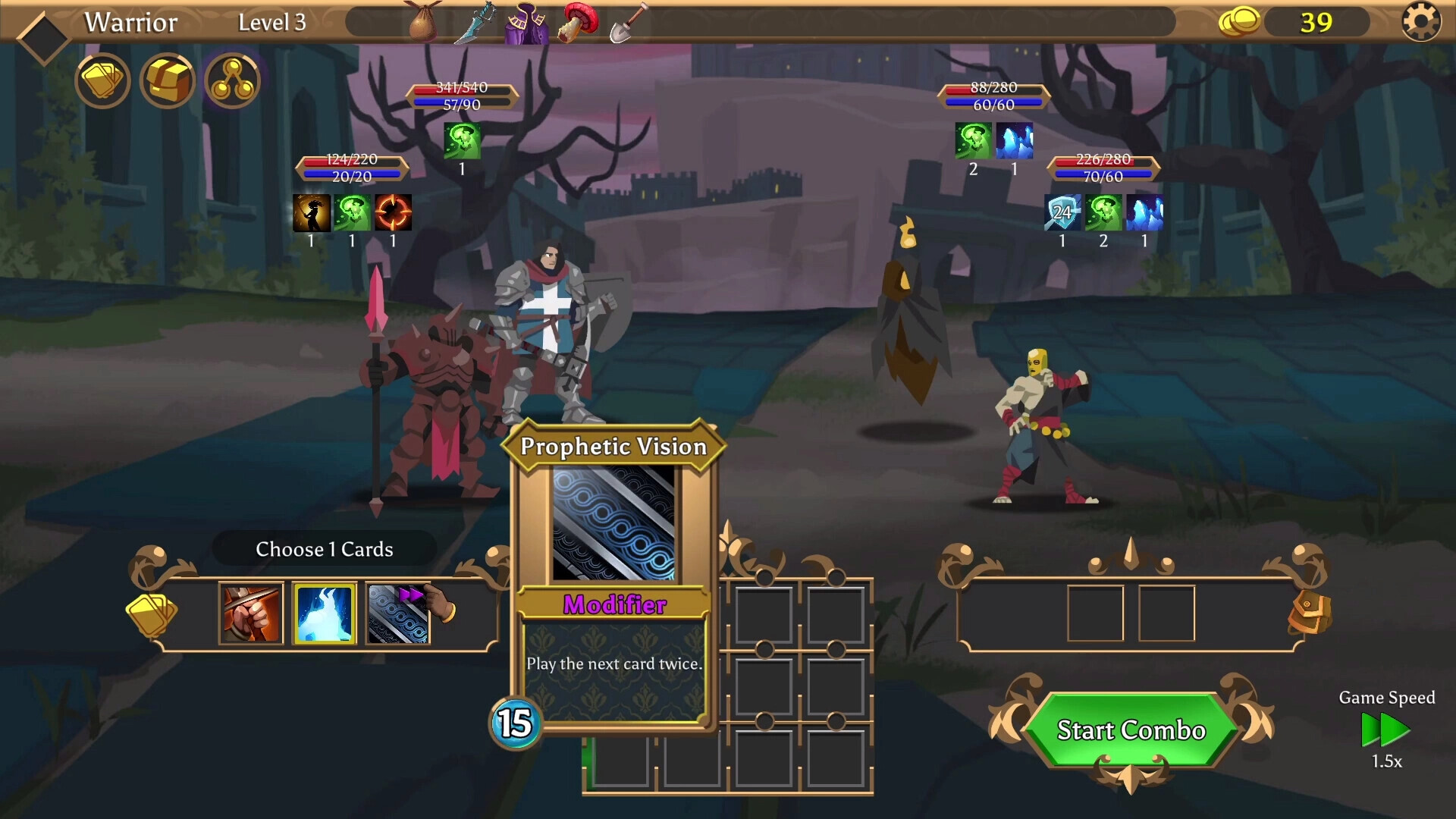Screen dimensions: 1456x819
Task: Open the yellow draw pile beside the hand
Action: (x=151, y=613)
